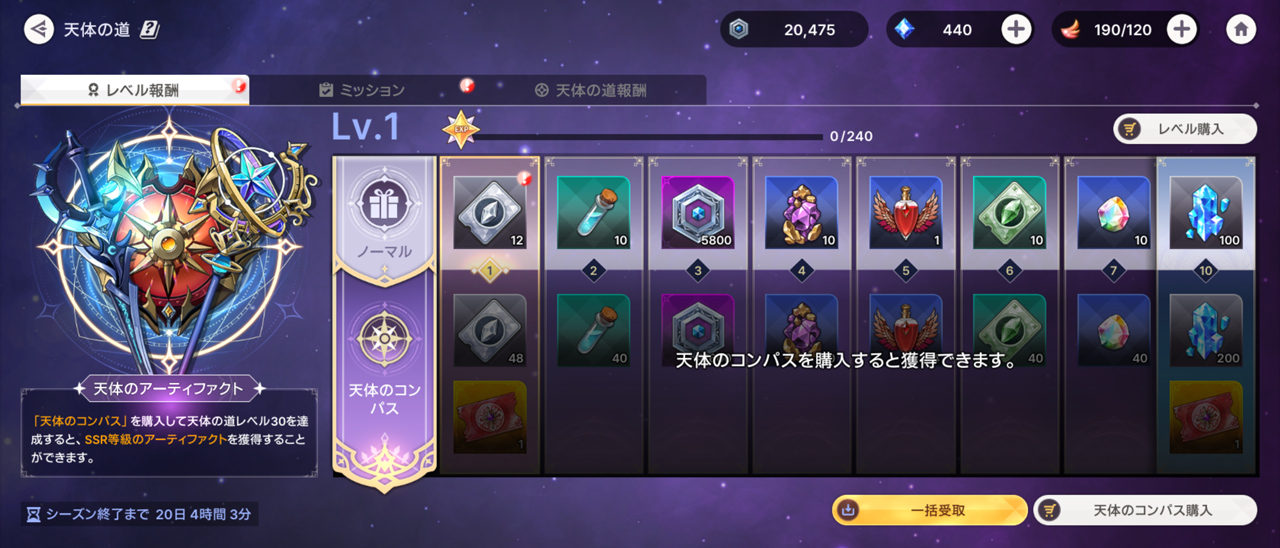Claim the level 1 silver ticket reward
This screenshot has height=548, width=1280.
(490, 212)
